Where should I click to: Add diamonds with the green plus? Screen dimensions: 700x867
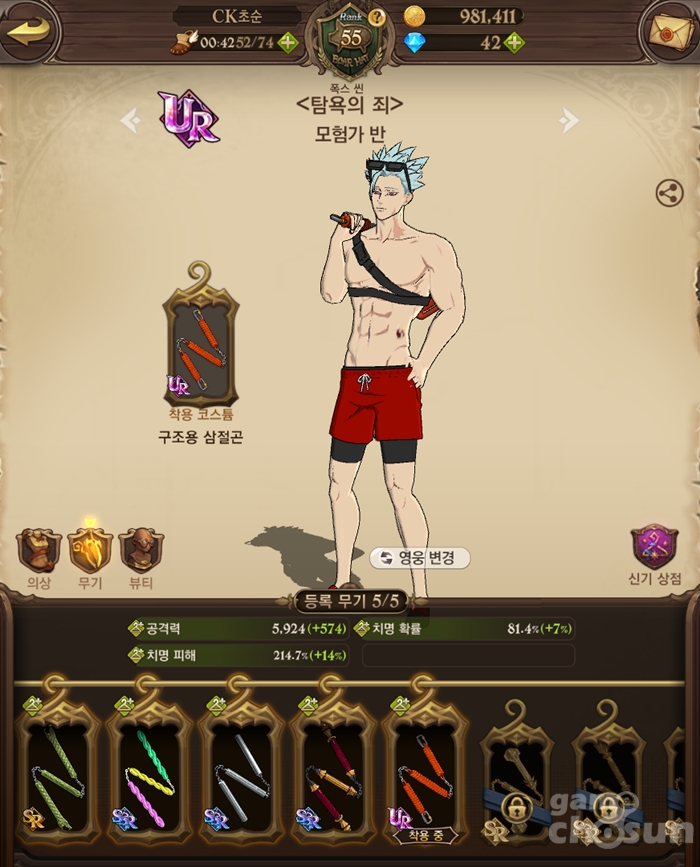514,42
